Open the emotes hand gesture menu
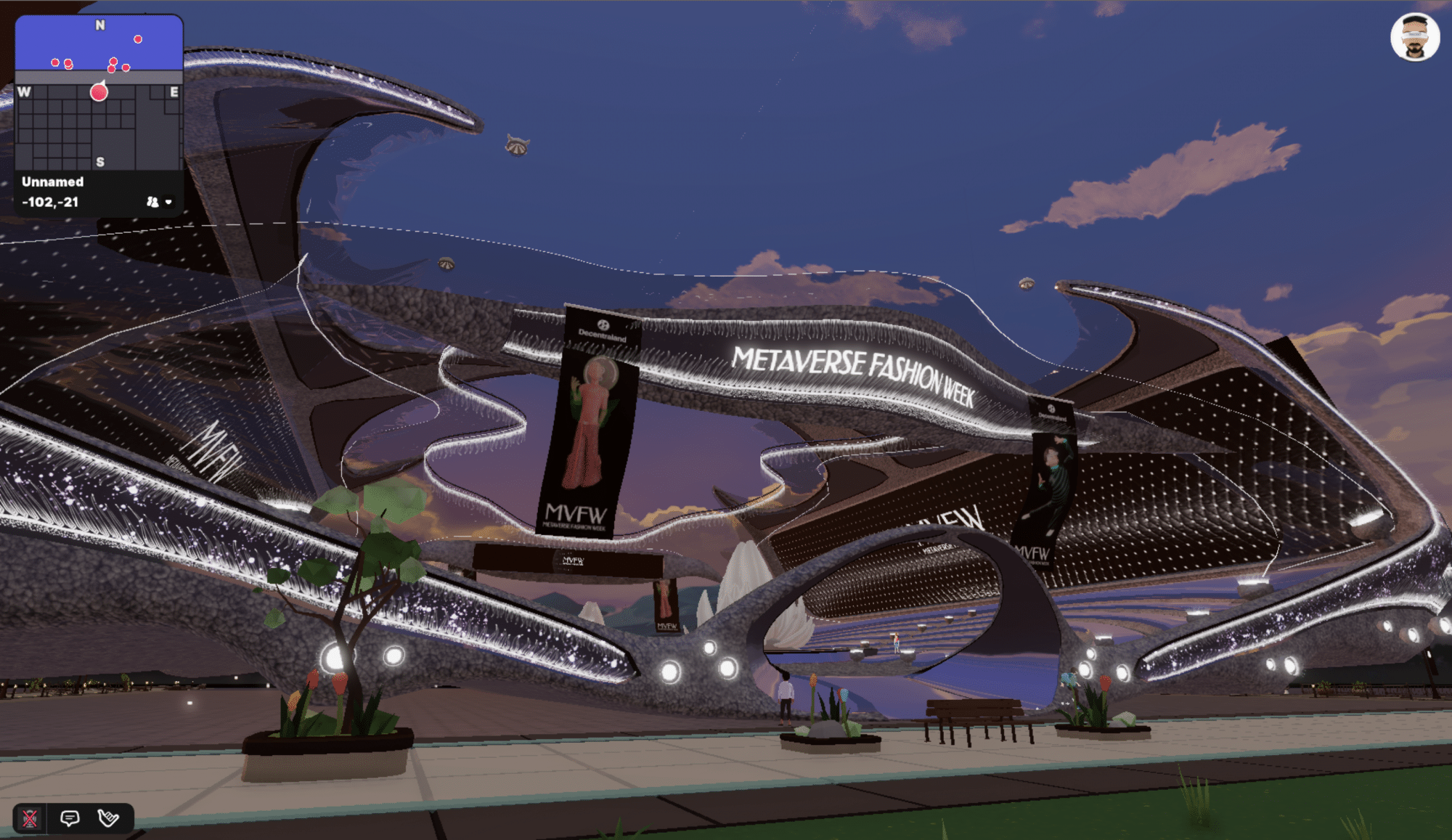This screenshot has width=1452, height=840. pyautogui.click(x=108, y=819)
